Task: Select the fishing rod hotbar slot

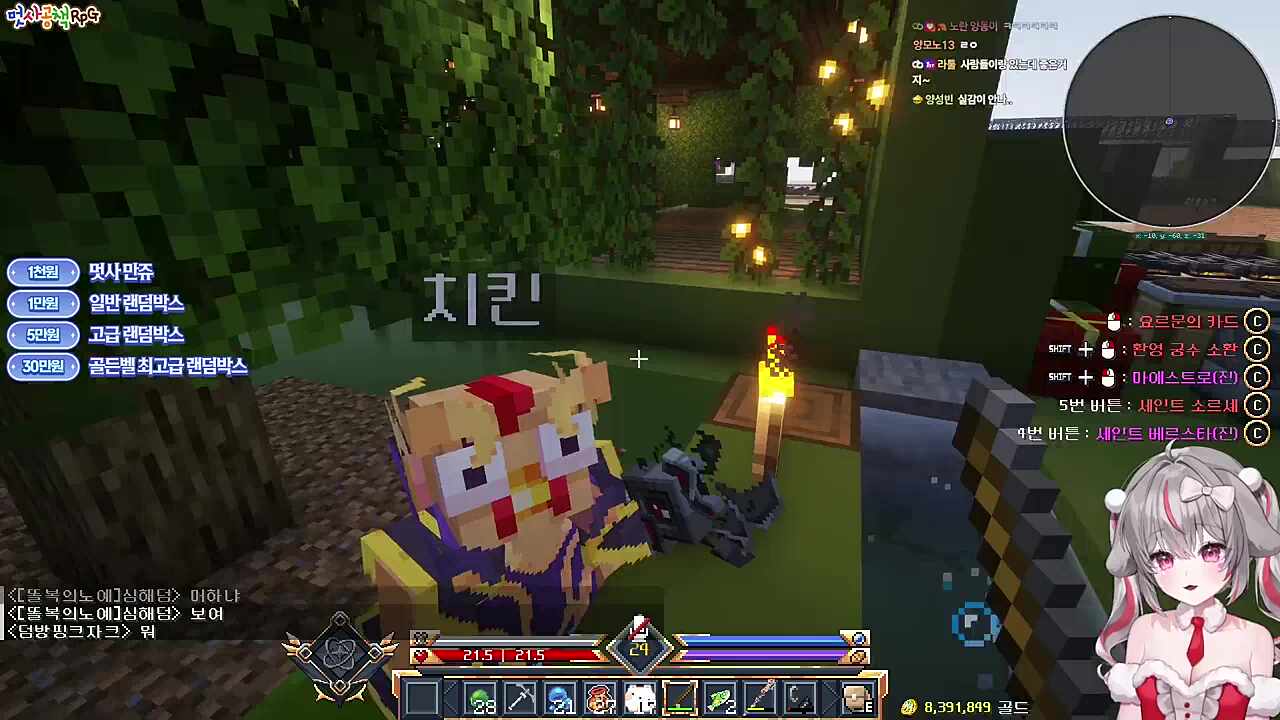Action: point(679,697)
